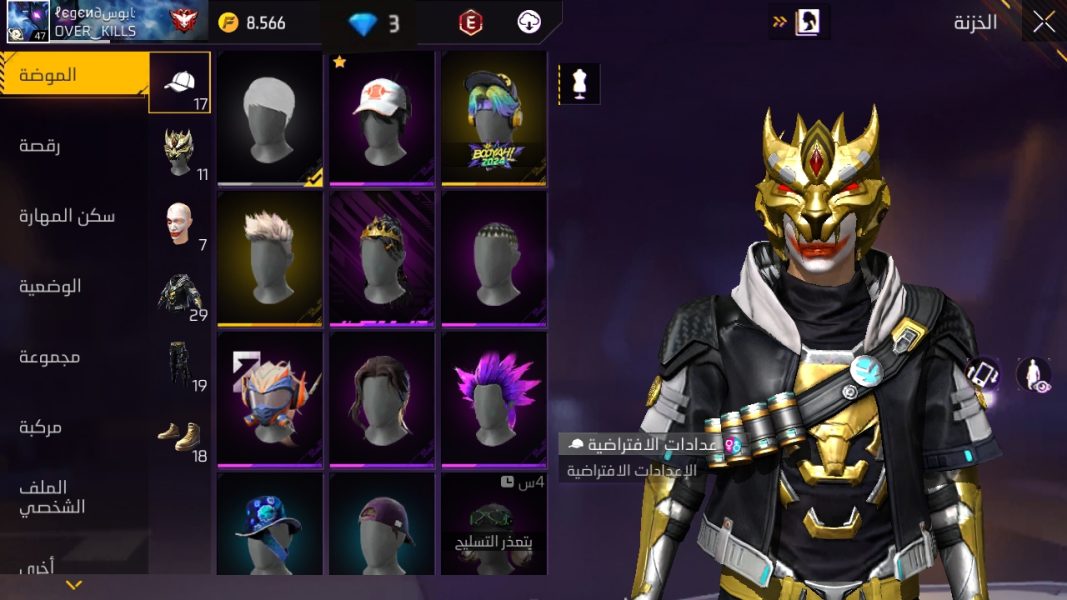Select the Booyah 2024 rainbow hair item

pyautogui.click(x=494, y=118)
